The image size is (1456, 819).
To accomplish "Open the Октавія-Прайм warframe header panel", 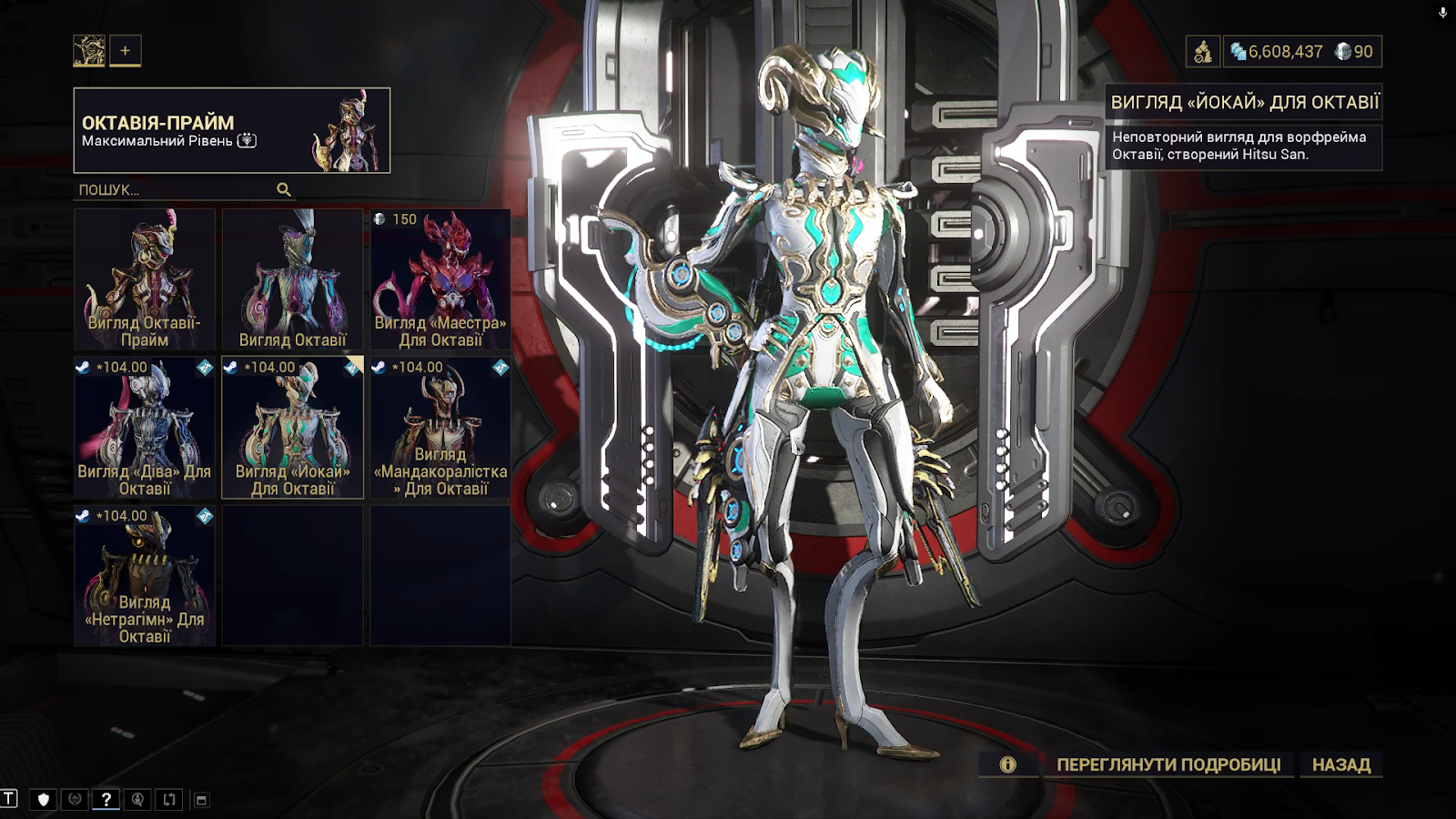I will click(x=232, y=130).
